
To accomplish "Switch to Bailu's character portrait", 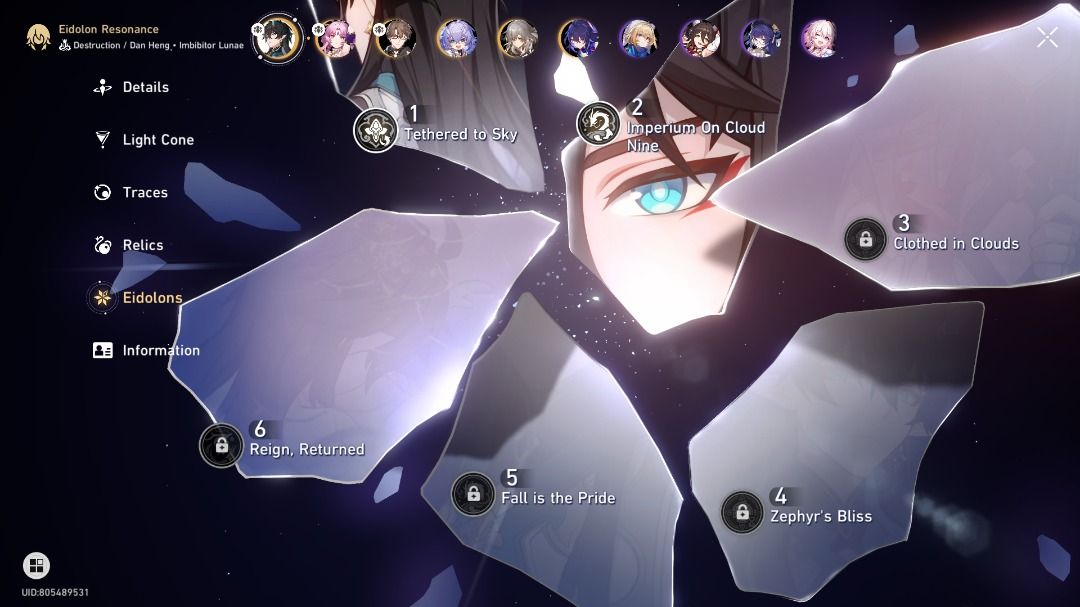I will (457, 39).
